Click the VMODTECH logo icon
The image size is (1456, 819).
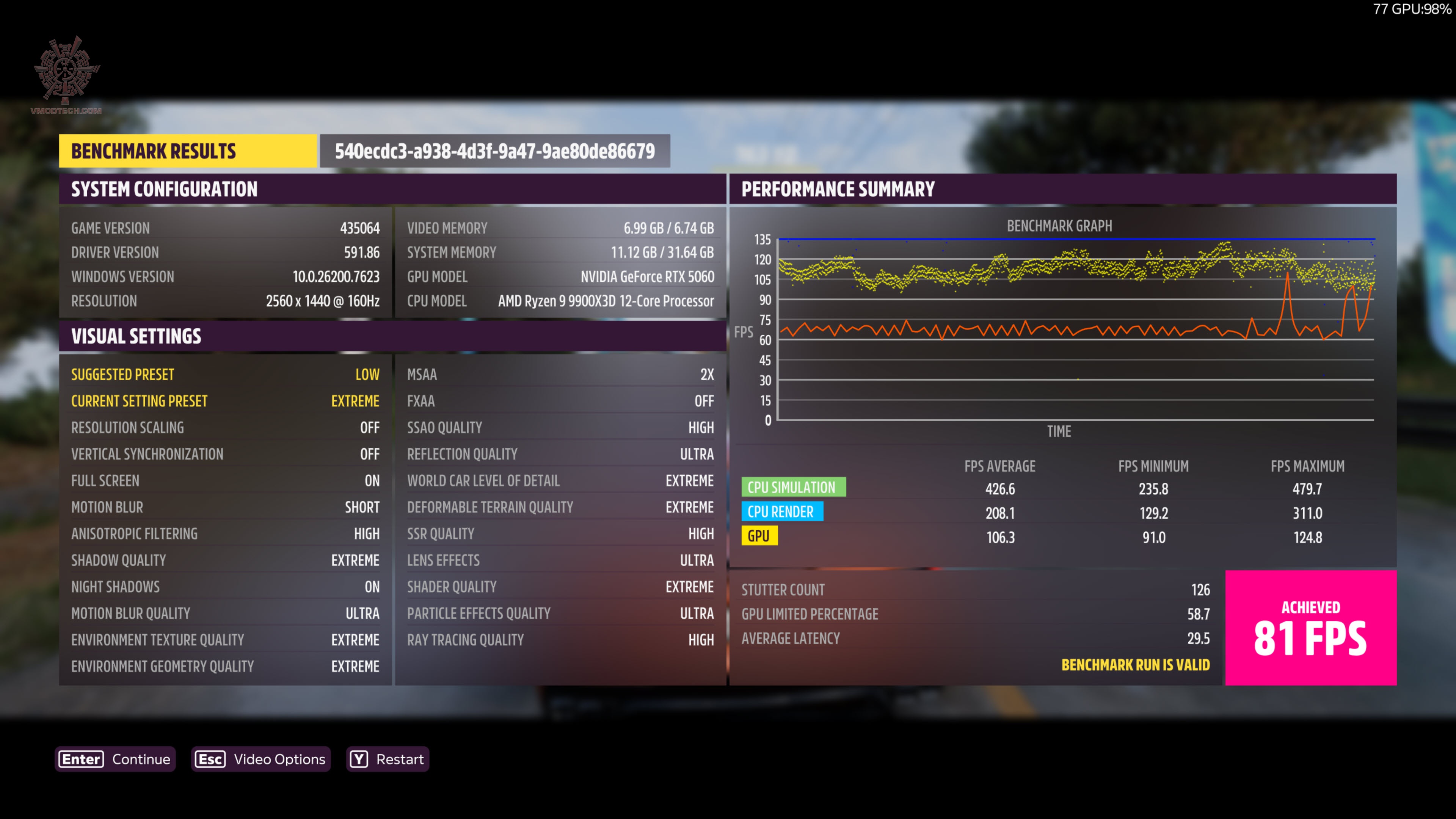tap(66, 71)
